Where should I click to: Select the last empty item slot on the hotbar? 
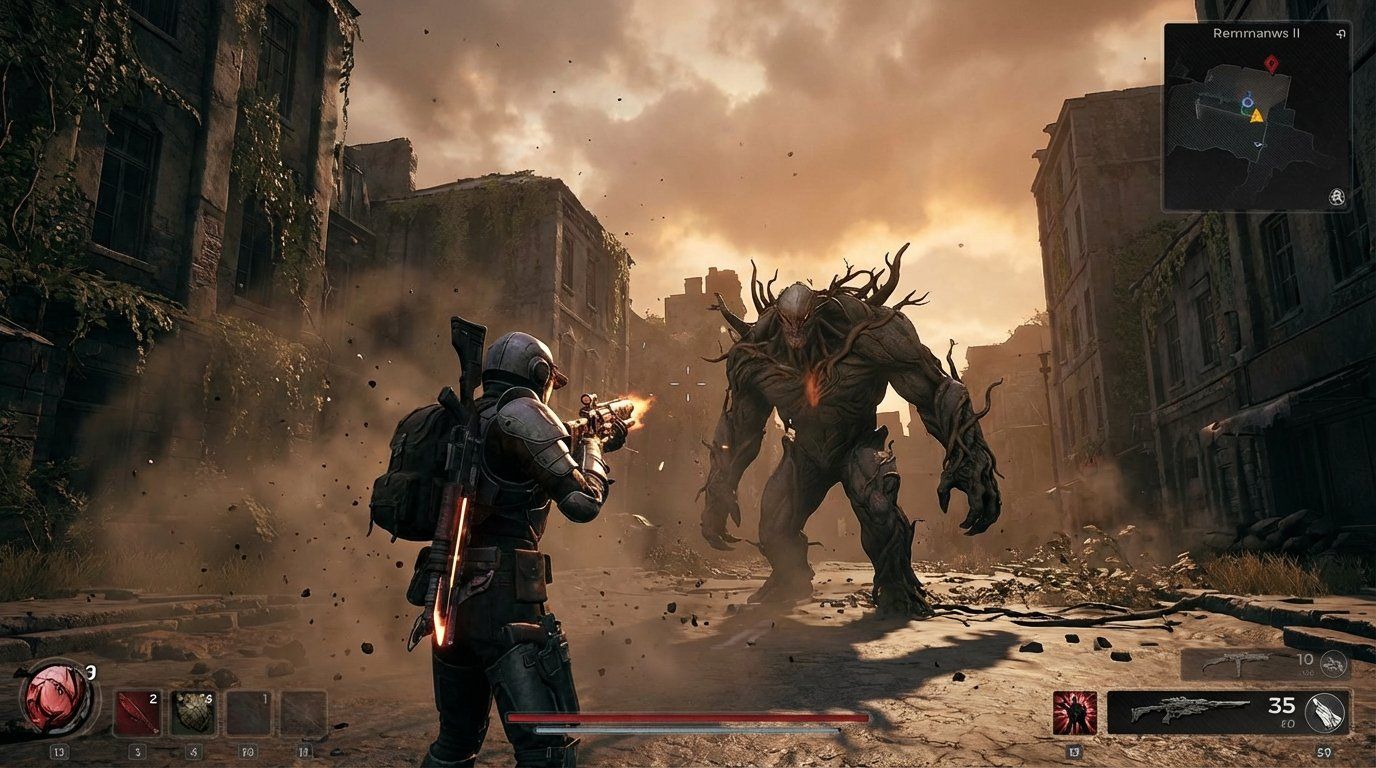[302, 713]
